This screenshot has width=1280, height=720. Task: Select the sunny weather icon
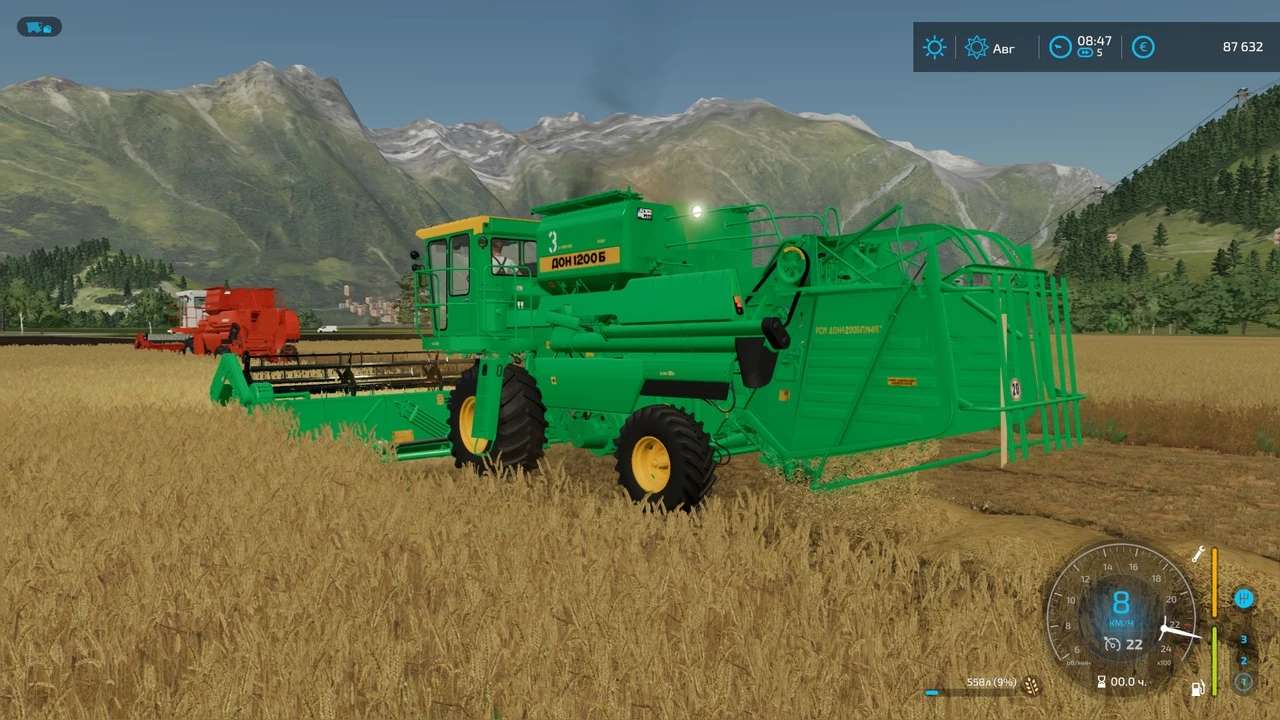(x=934, y=47)
